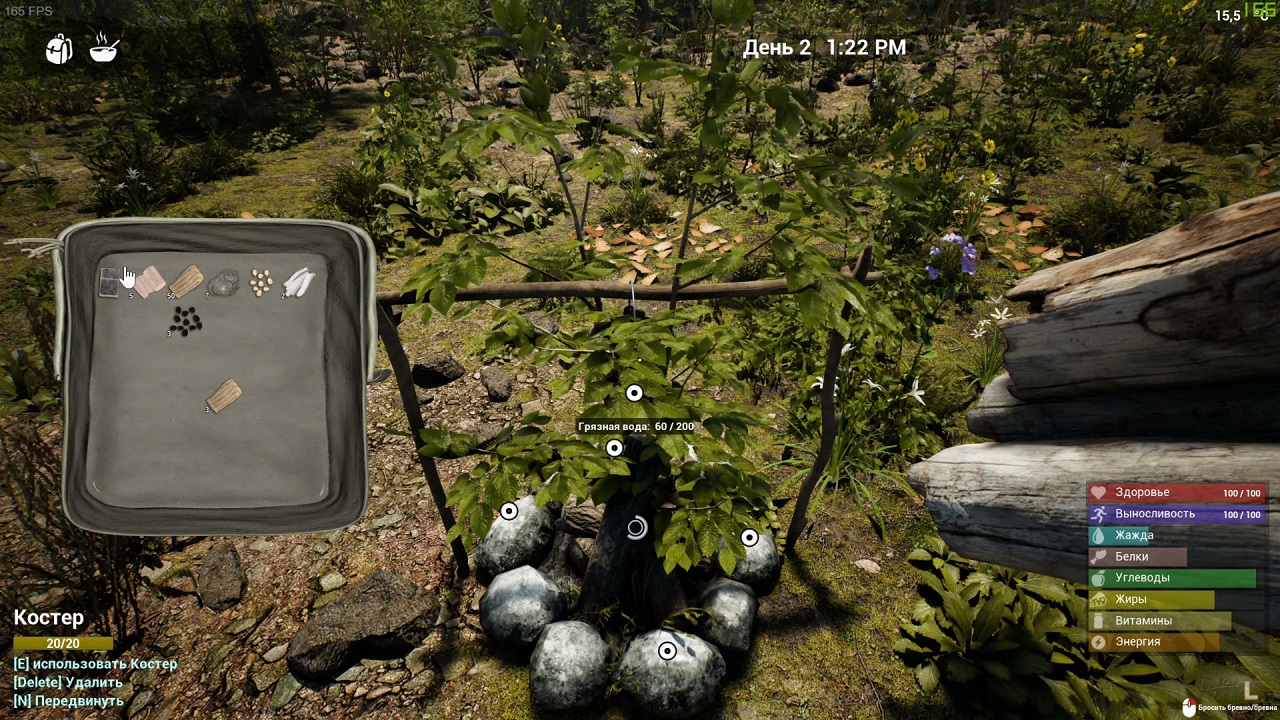Pick the pink strip item stack of 5

[149, 282]
